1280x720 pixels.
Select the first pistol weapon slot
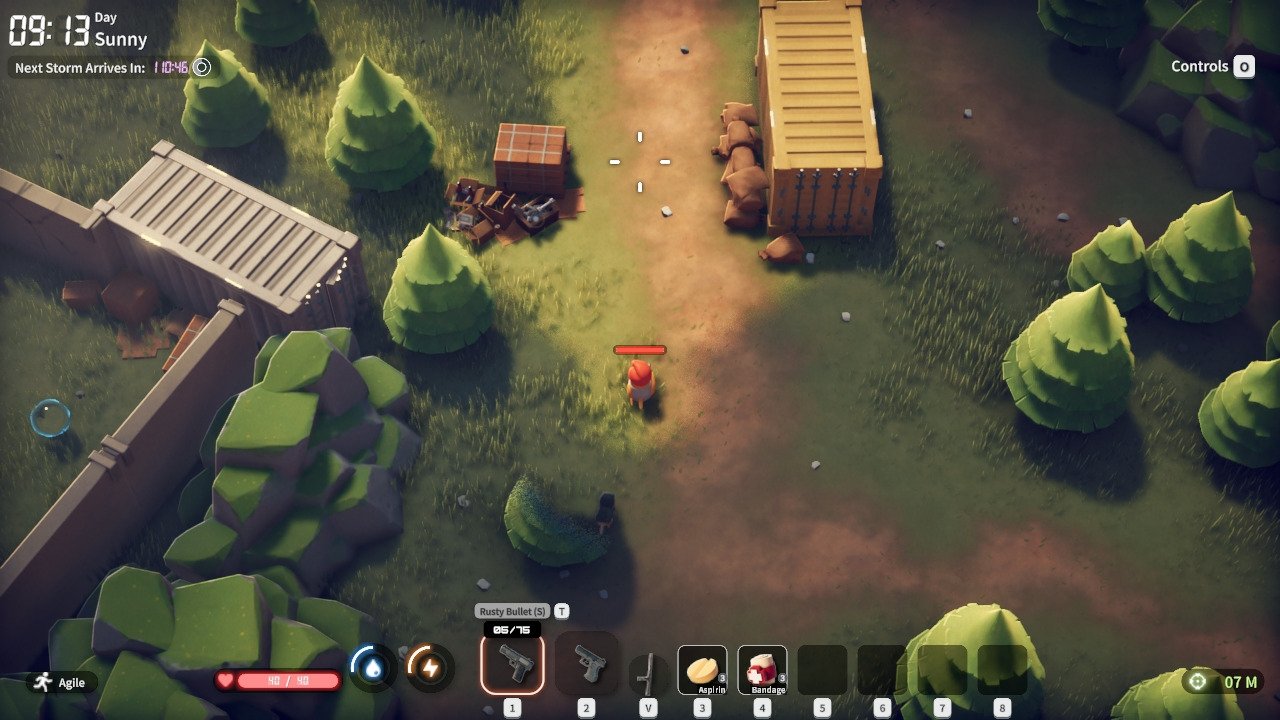pyautogui.click(x=512, y=664)
